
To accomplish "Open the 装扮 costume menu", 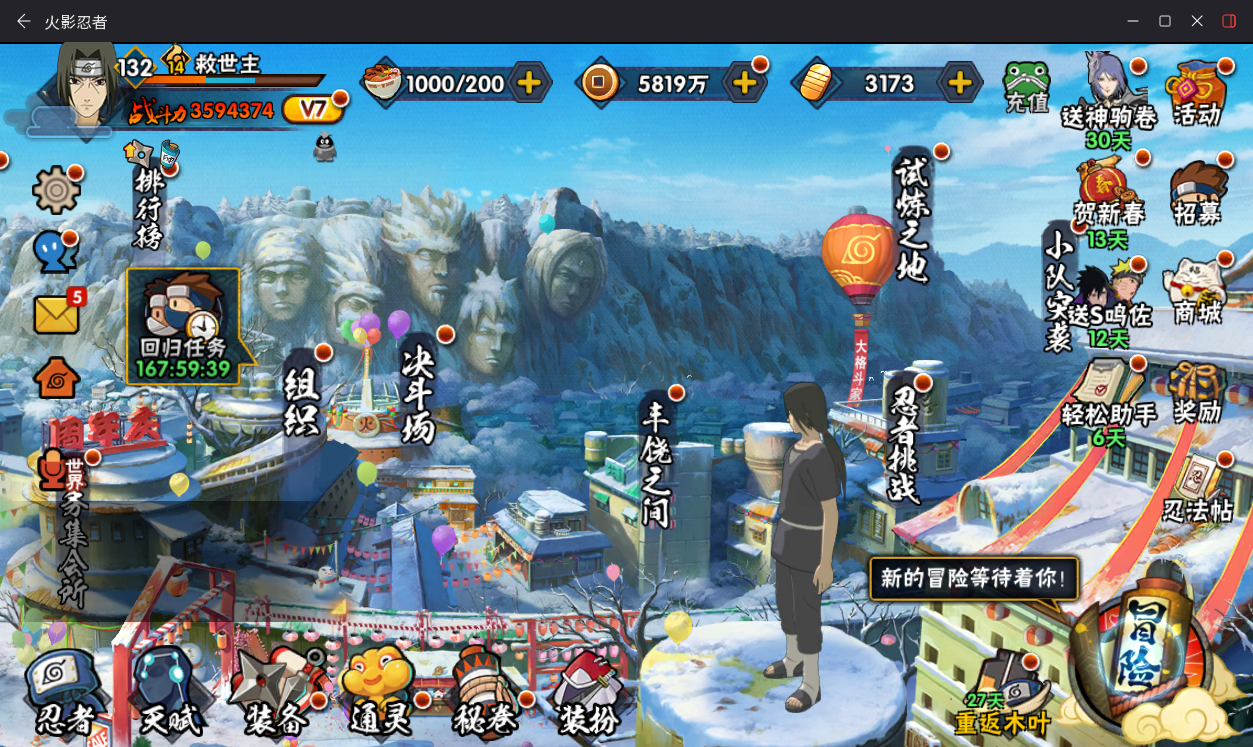I will click(588, 691).
